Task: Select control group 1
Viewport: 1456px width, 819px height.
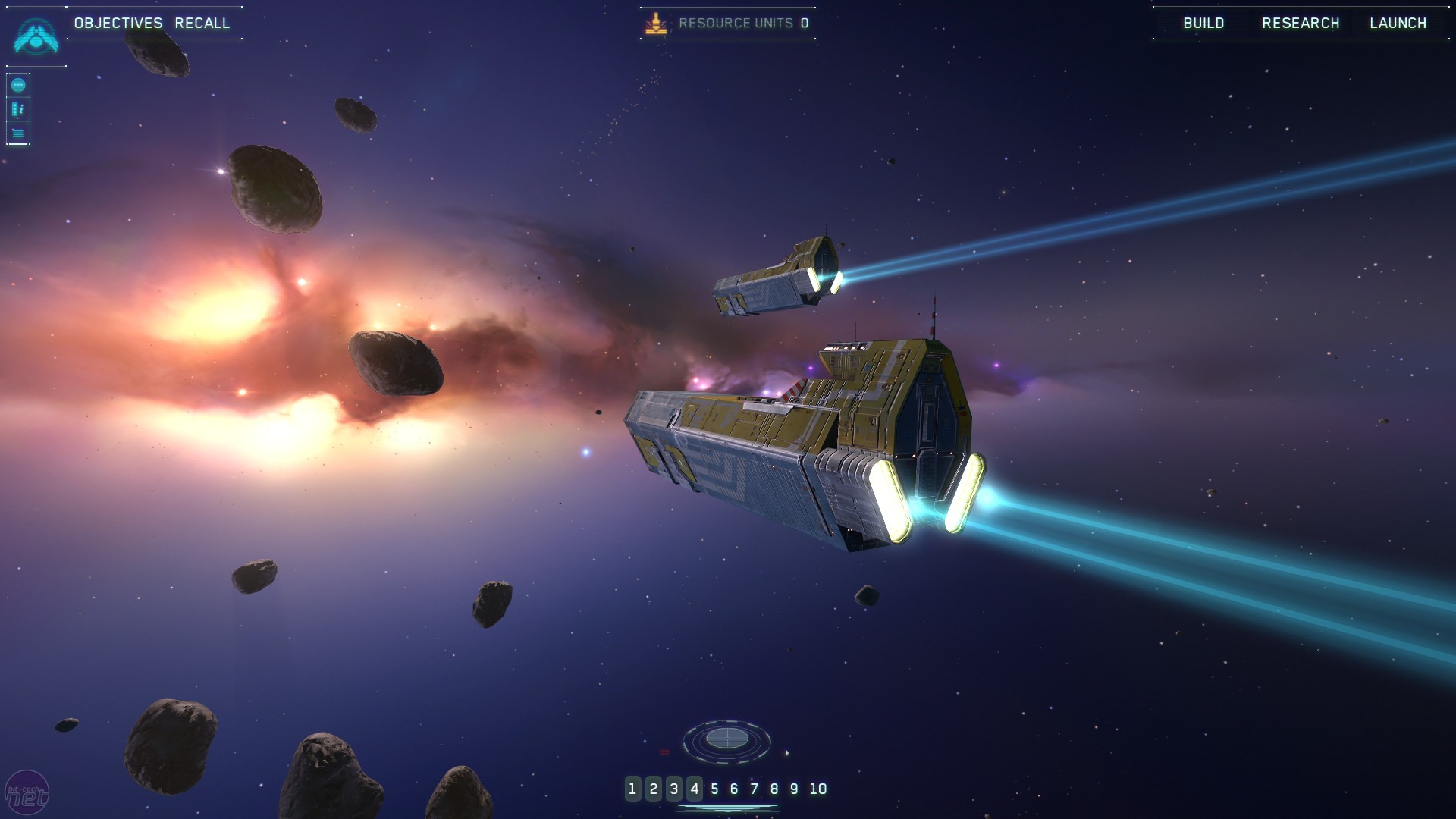Action: tap(632, 789)
